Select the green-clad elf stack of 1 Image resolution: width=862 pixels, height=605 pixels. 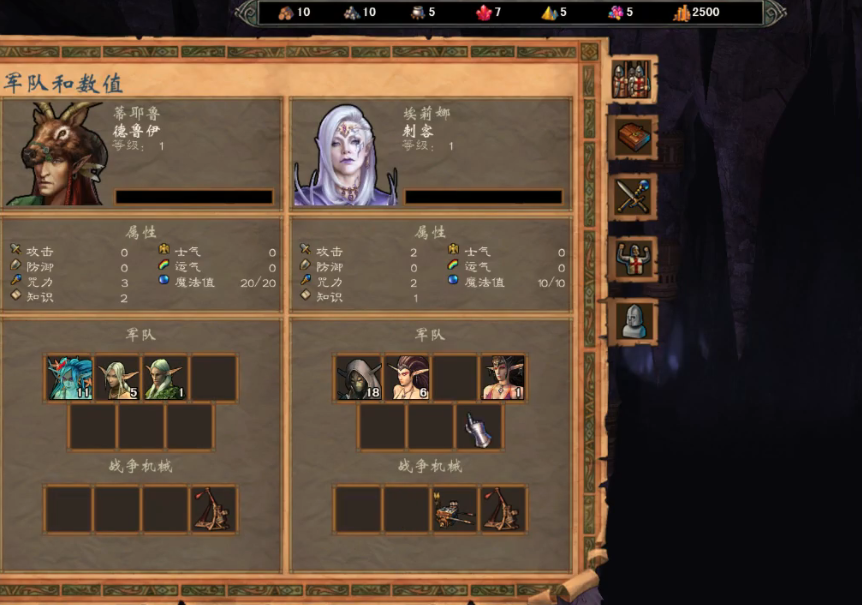coord(166,378)
